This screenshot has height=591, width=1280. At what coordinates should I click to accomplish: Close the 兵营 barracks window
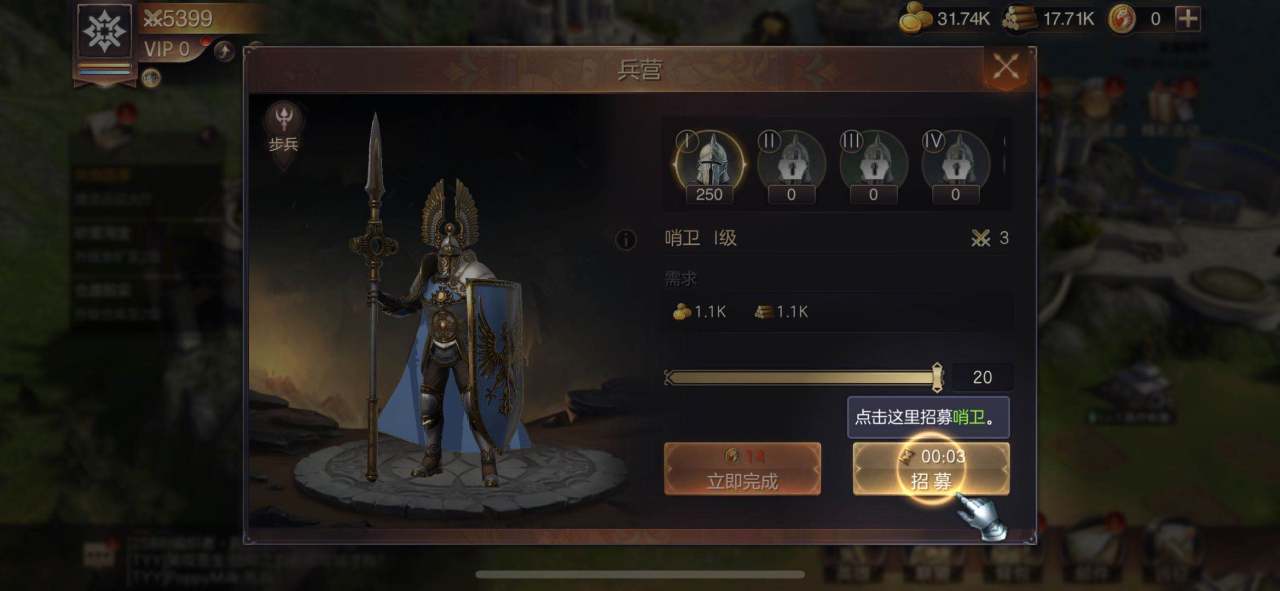[x=1006, y=68]
